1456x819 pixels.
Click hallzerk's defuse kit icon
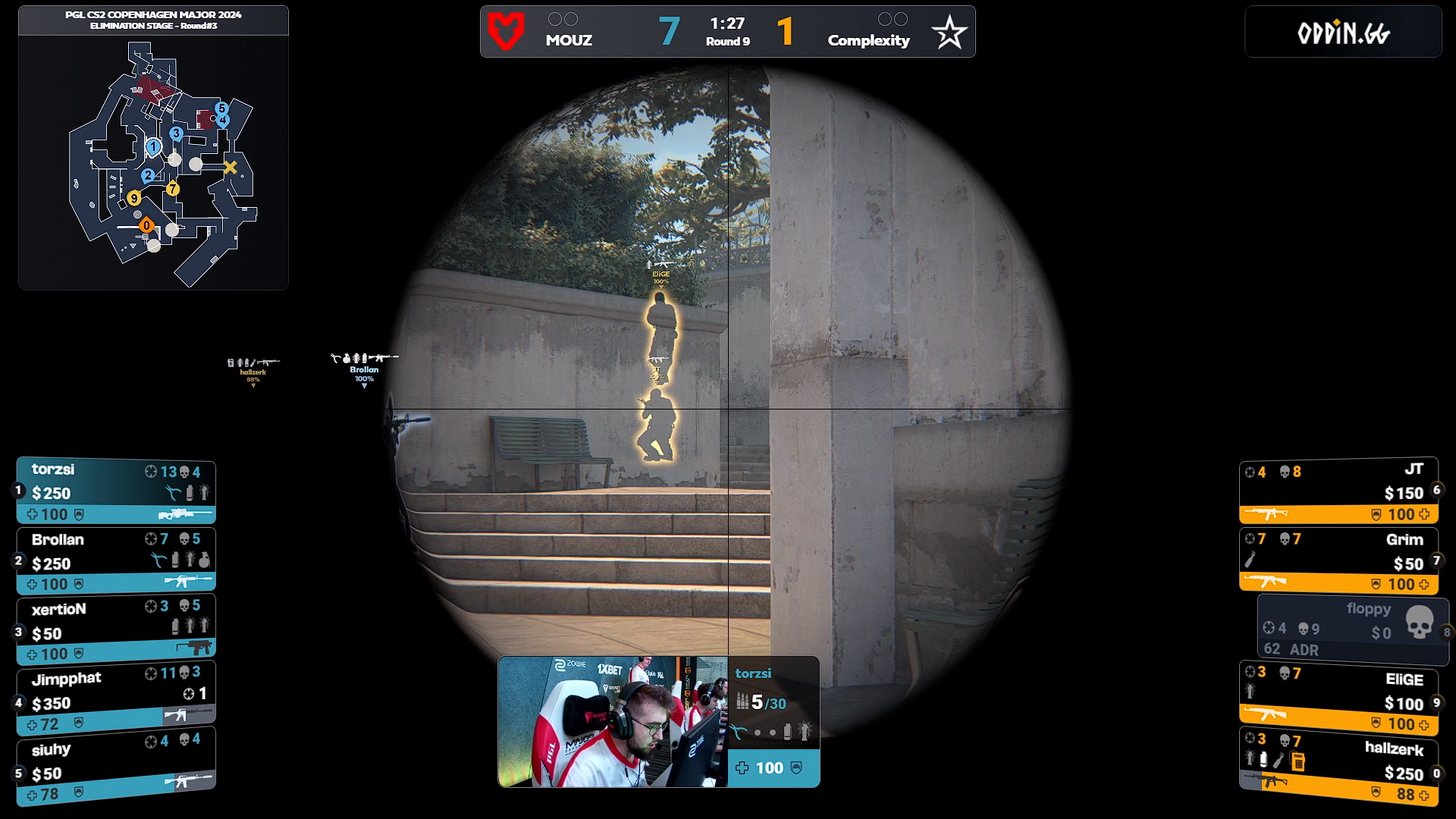click(1297, 761)
